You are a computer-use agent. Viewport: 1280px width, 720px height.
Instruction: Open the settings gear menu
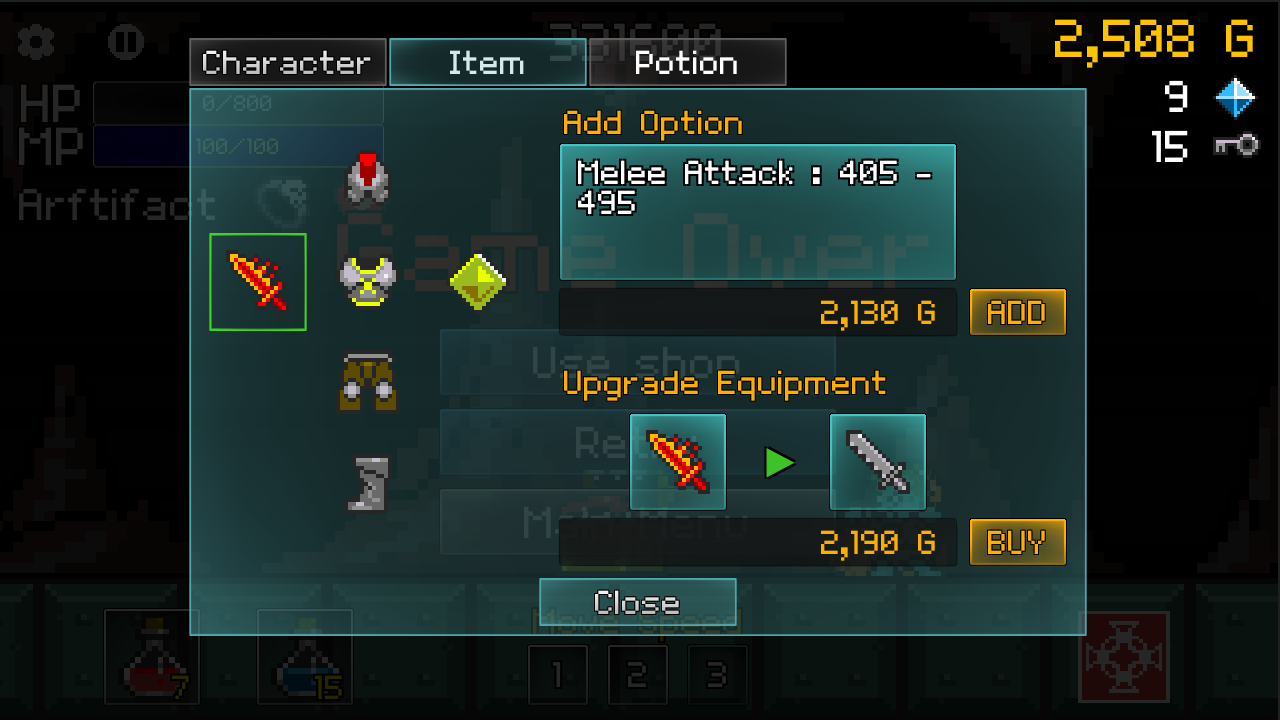tap(35, 40)
